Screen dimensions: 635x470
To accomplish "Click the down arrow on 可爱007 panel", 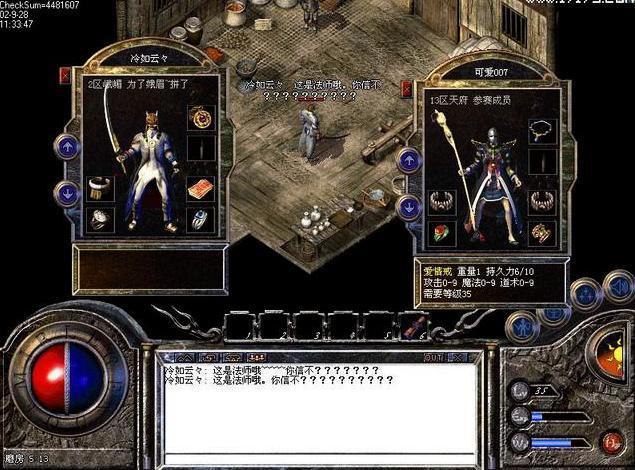I will click(x=409, y=207).
